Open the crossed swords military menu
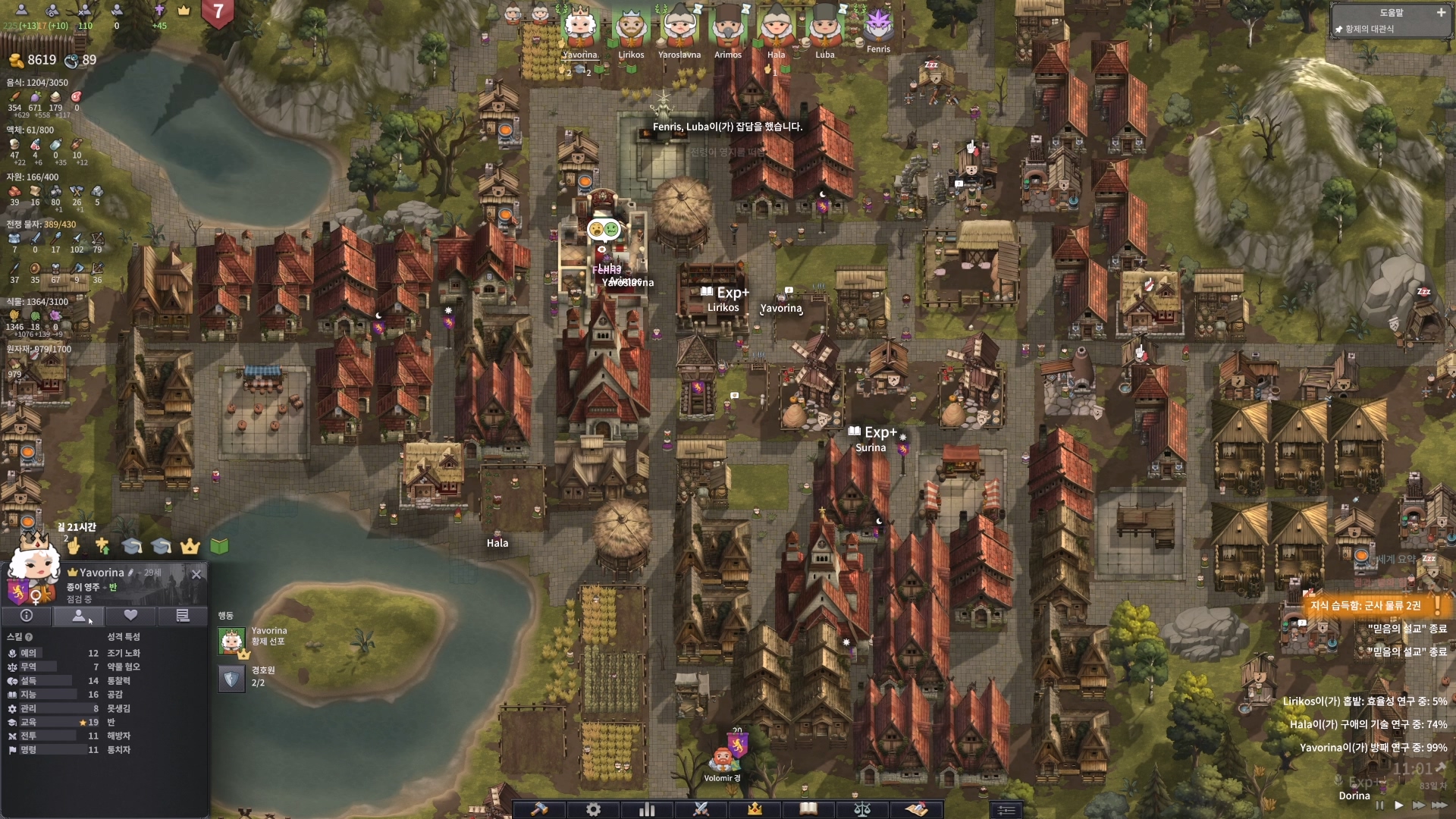Screen dimensions: 1456x819 tap(701, 809)
